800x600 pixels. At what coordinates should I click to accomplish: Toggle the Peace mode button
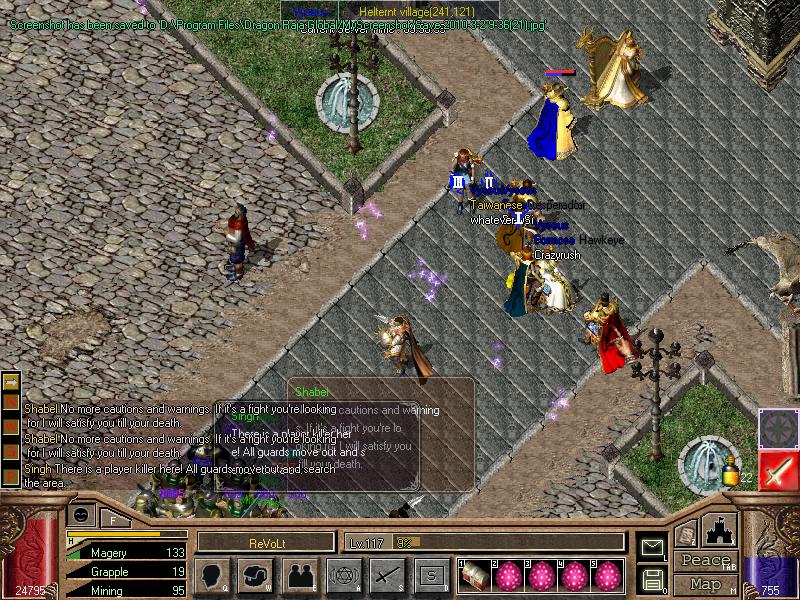tap(705, 562)
